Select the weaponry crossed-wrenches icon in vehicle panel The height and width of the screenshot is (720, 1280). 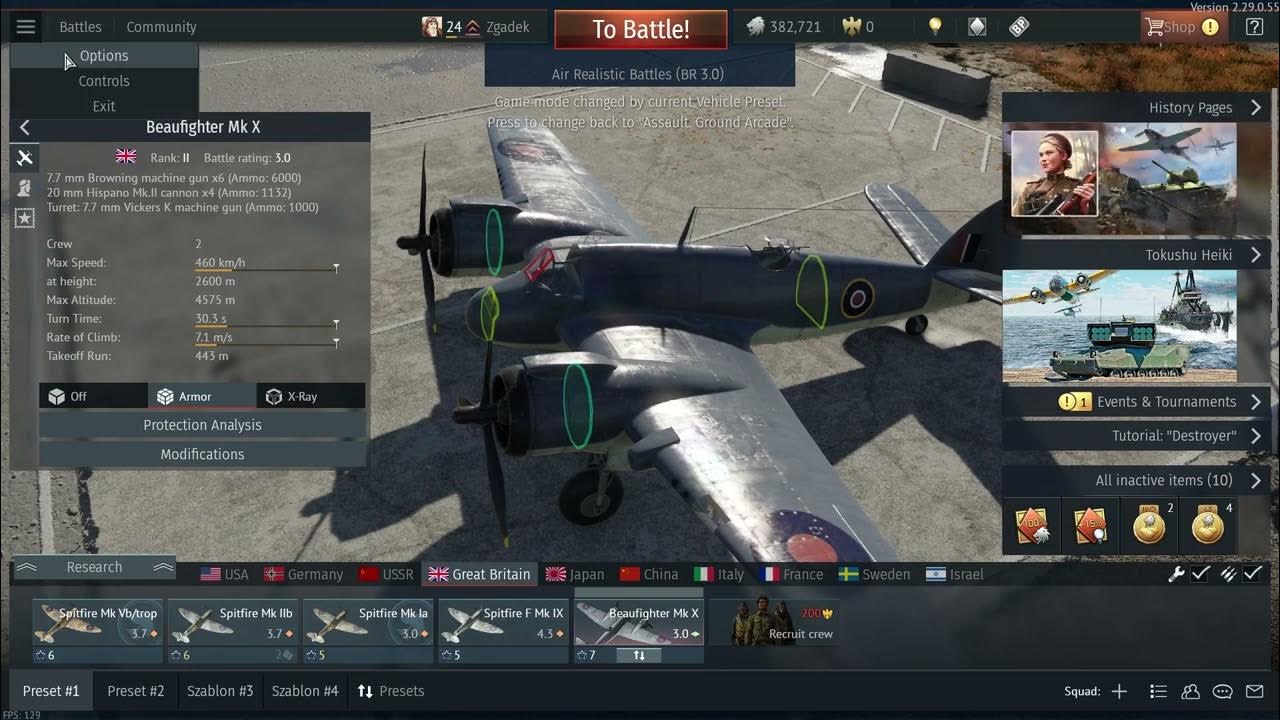[x=24, y=157]
